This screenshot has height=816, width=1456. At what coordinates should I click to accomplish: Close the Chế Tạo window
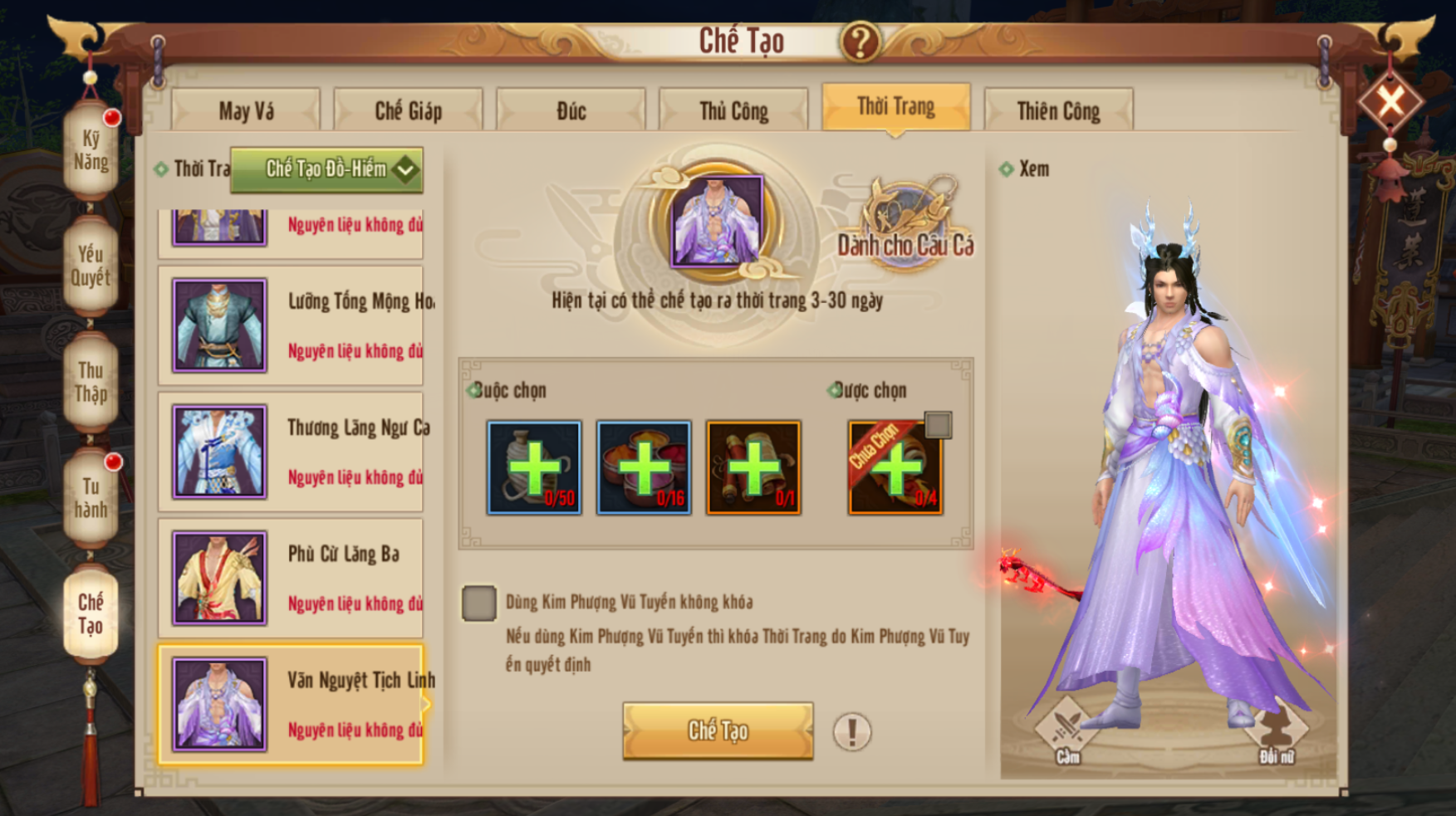coord(1391,102)
